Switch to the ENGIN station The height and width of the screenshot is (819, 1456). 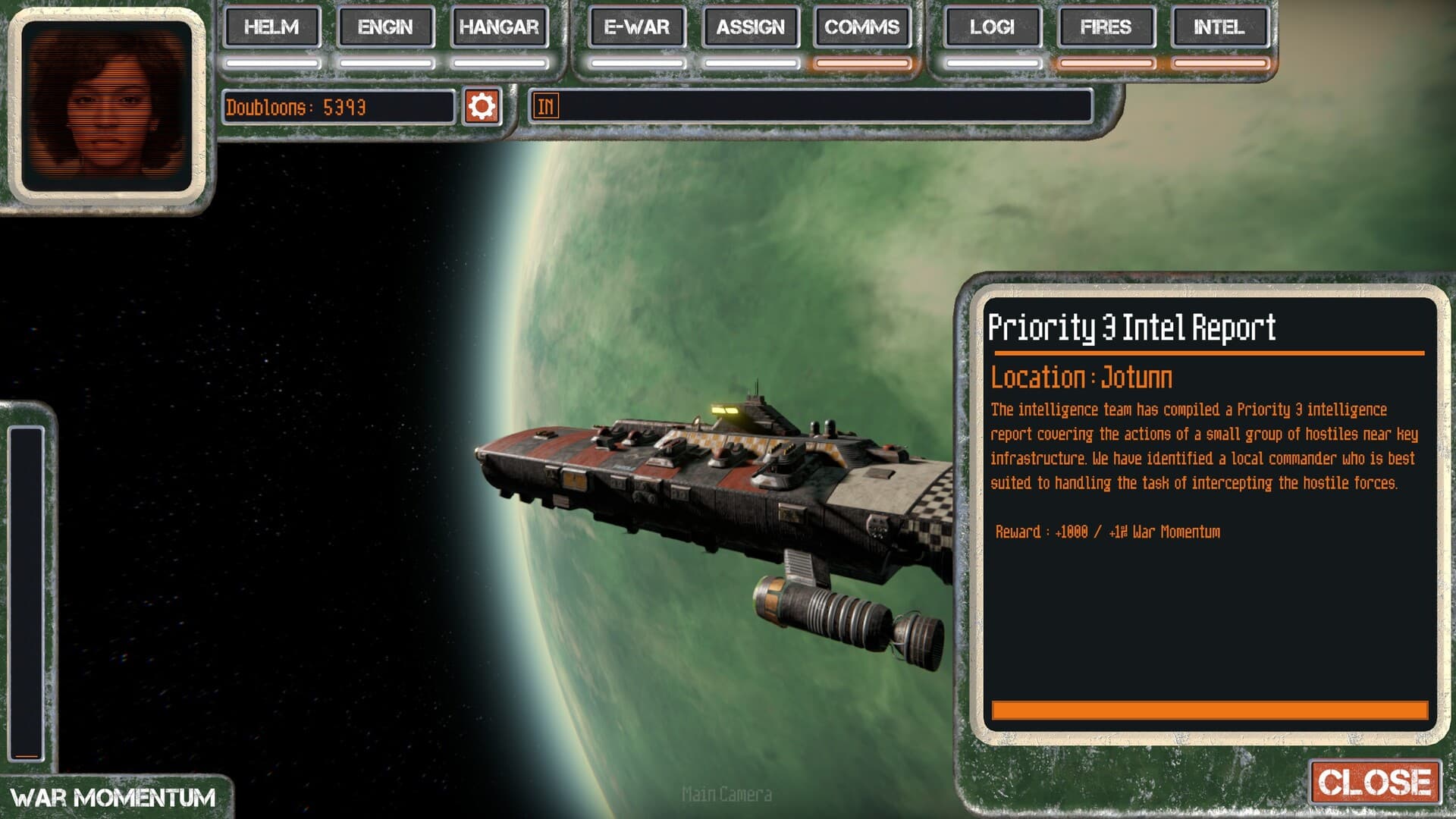pyautogui.click(x=385, y=28)
